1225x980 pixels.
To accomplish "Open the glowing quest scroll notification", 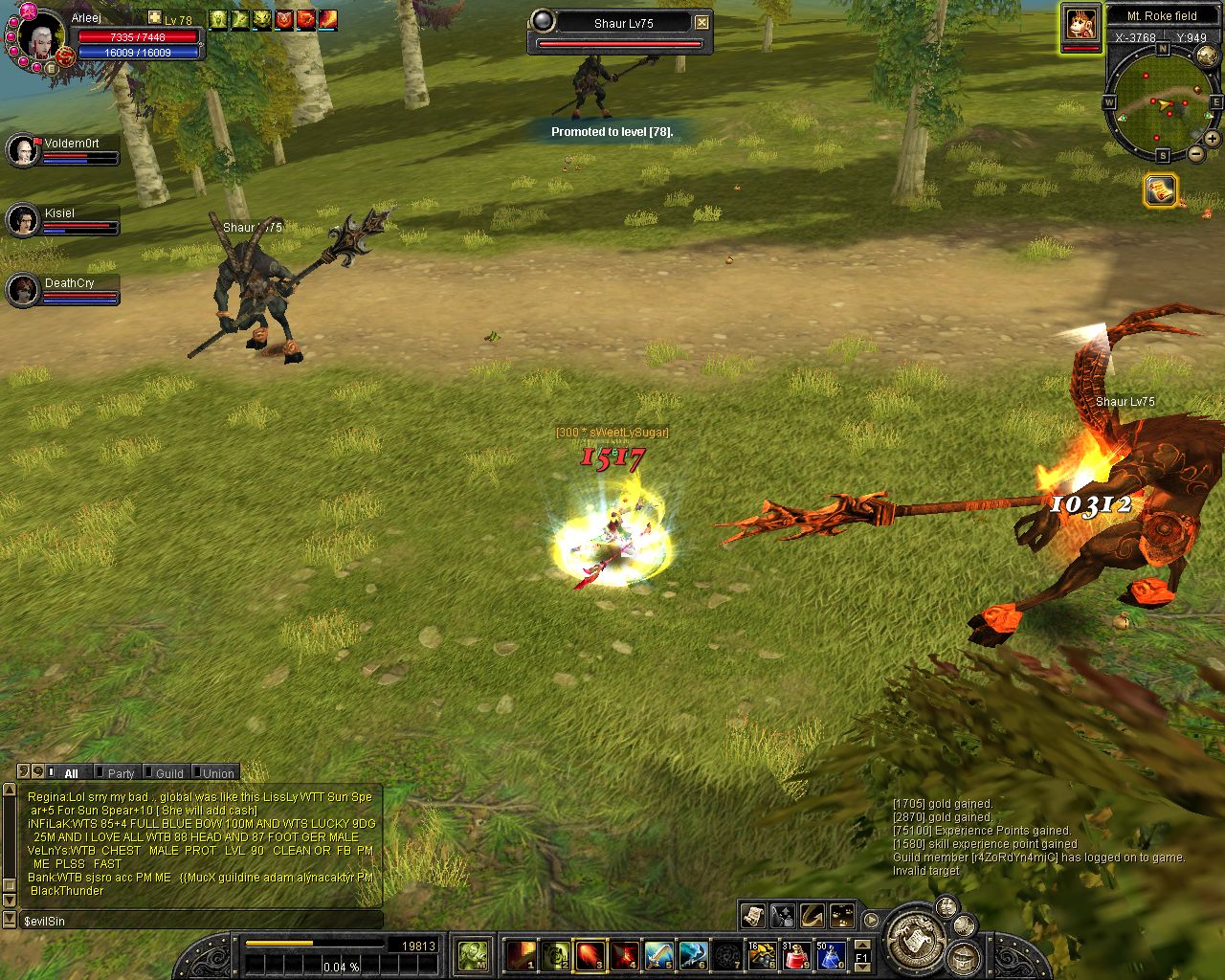I will [x=1160, y=189].
